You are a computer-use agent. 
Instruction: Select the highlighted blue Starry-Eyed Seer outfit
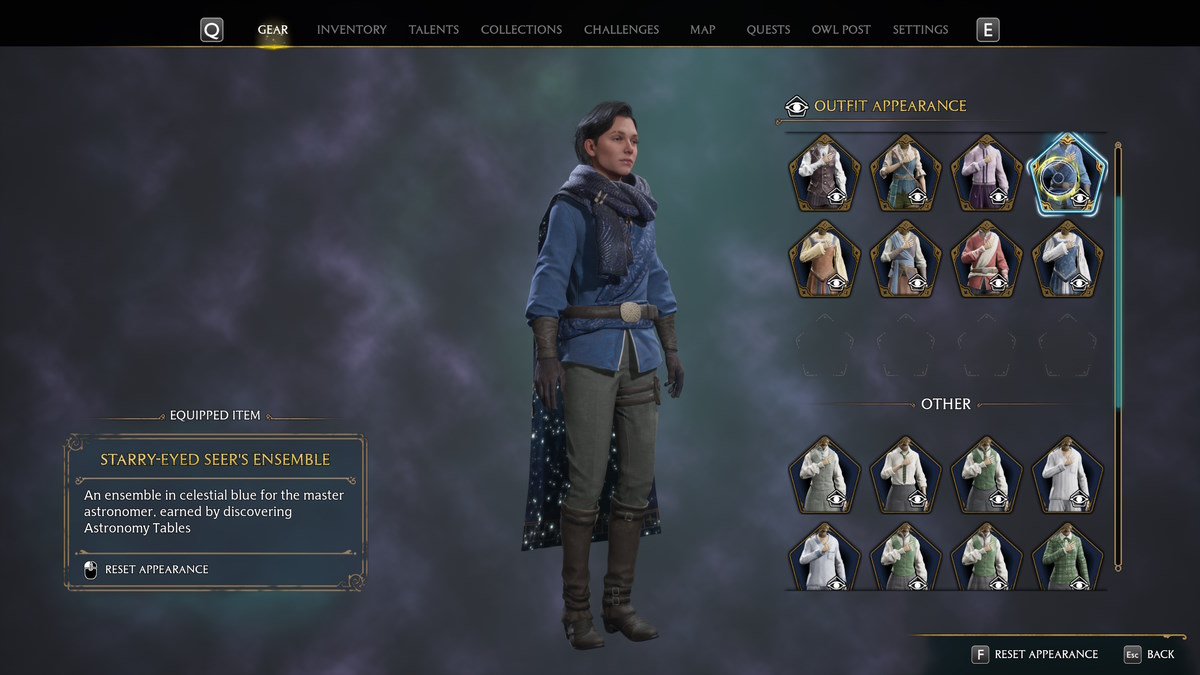pos(1068,174)
